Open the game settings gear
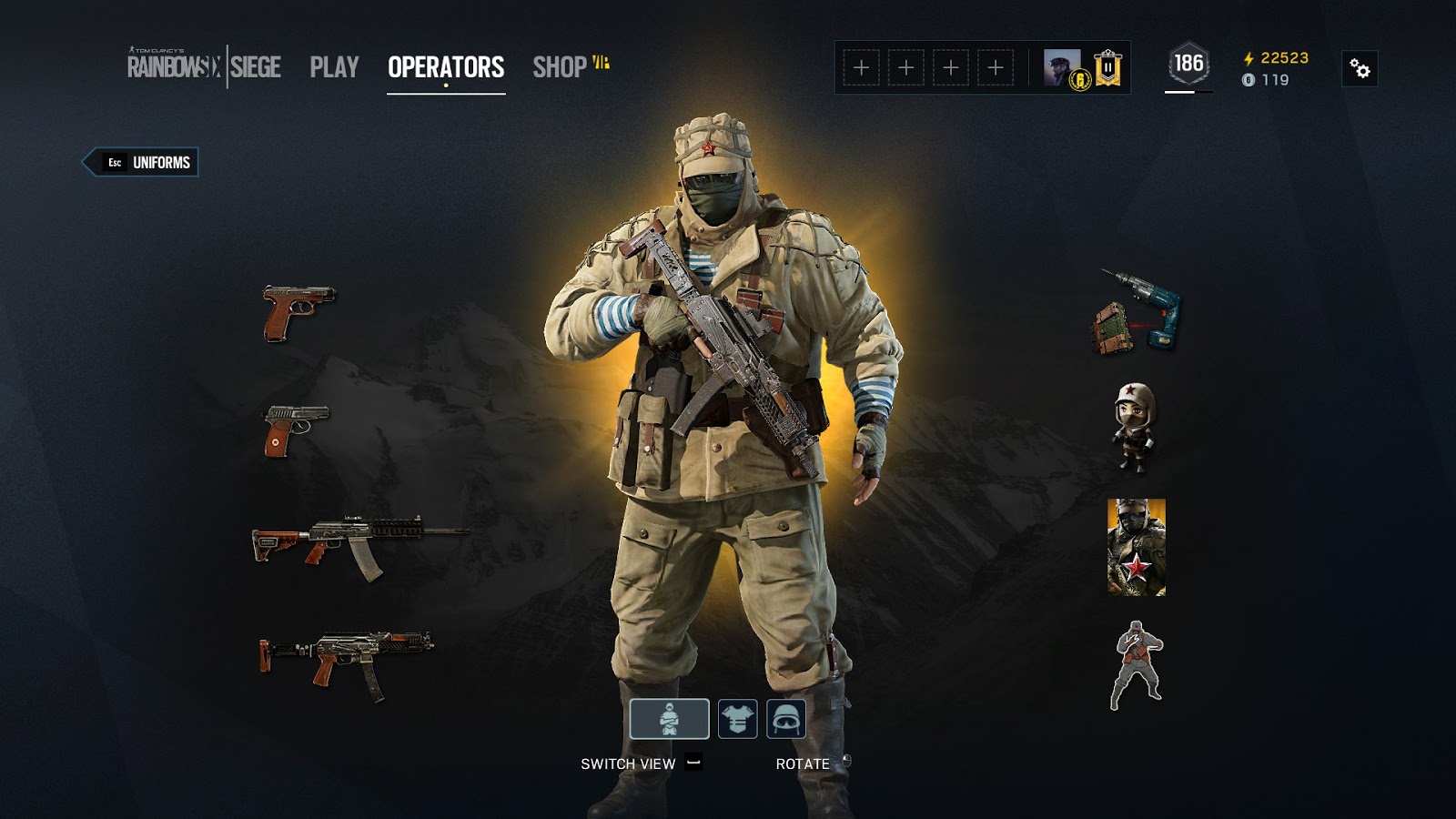This screenshot has height=819, width=1456. coord(1361,67)
